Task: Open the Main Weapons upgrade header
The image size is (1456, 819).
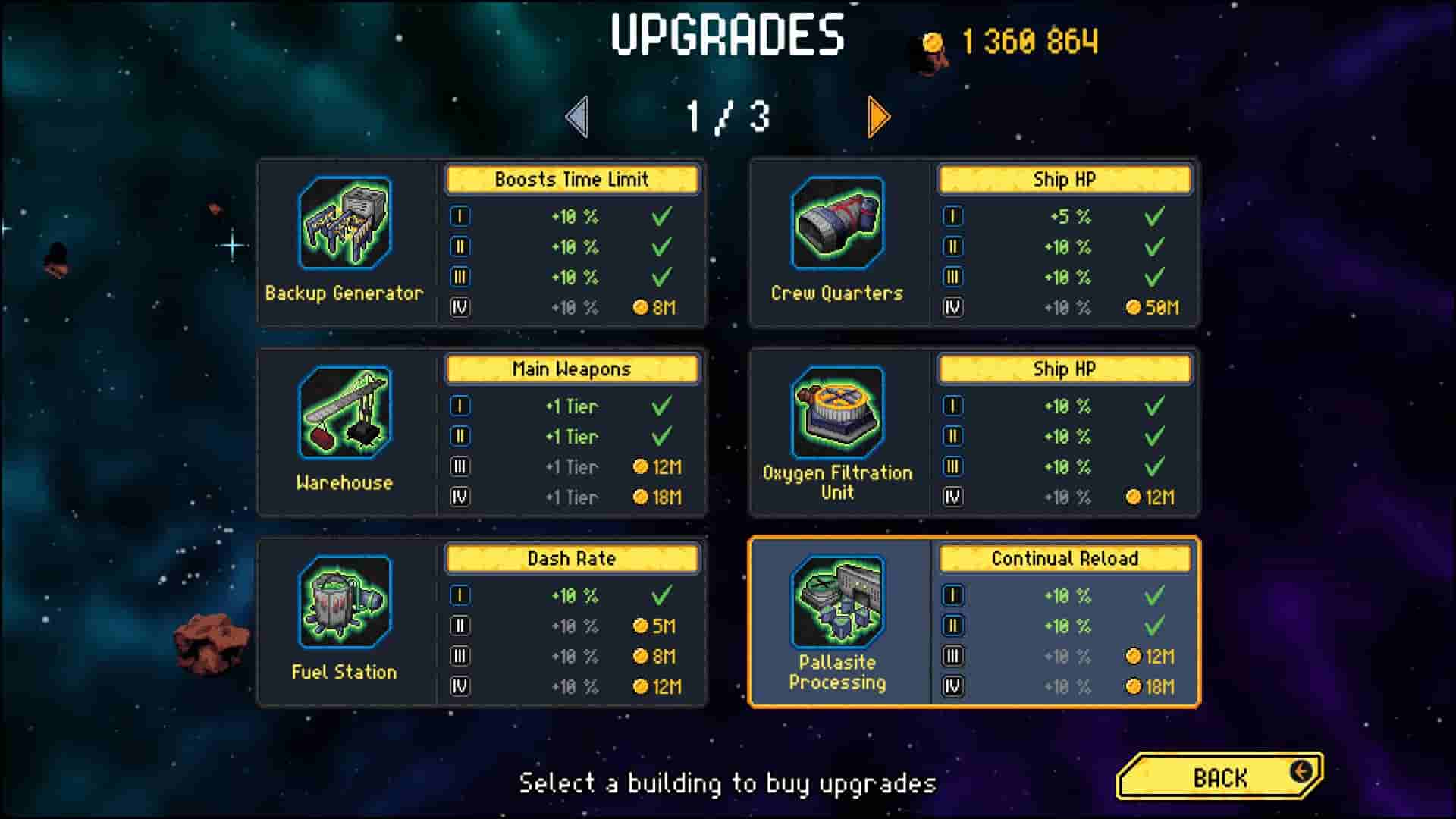Action: (x=570, y=369)
